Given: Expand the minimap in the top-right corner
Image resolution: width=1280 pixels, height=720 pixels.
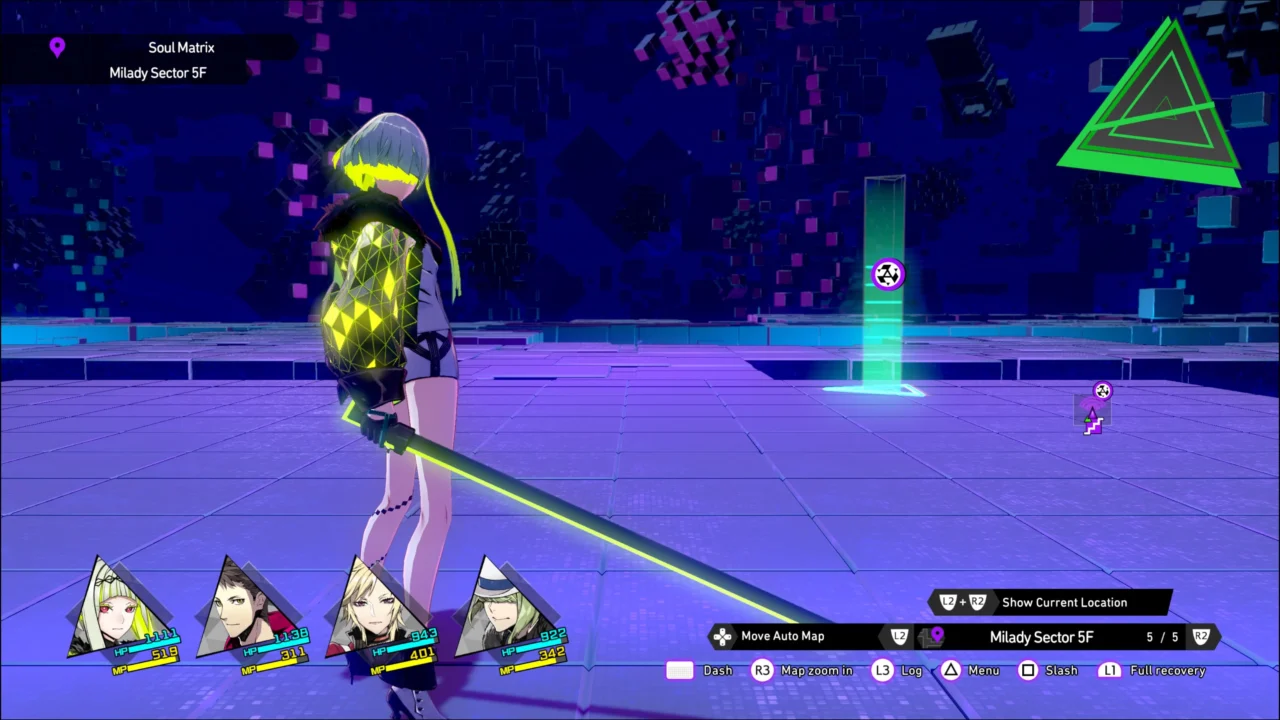Looking at the screenshot, I should [x=1150, y=105].
